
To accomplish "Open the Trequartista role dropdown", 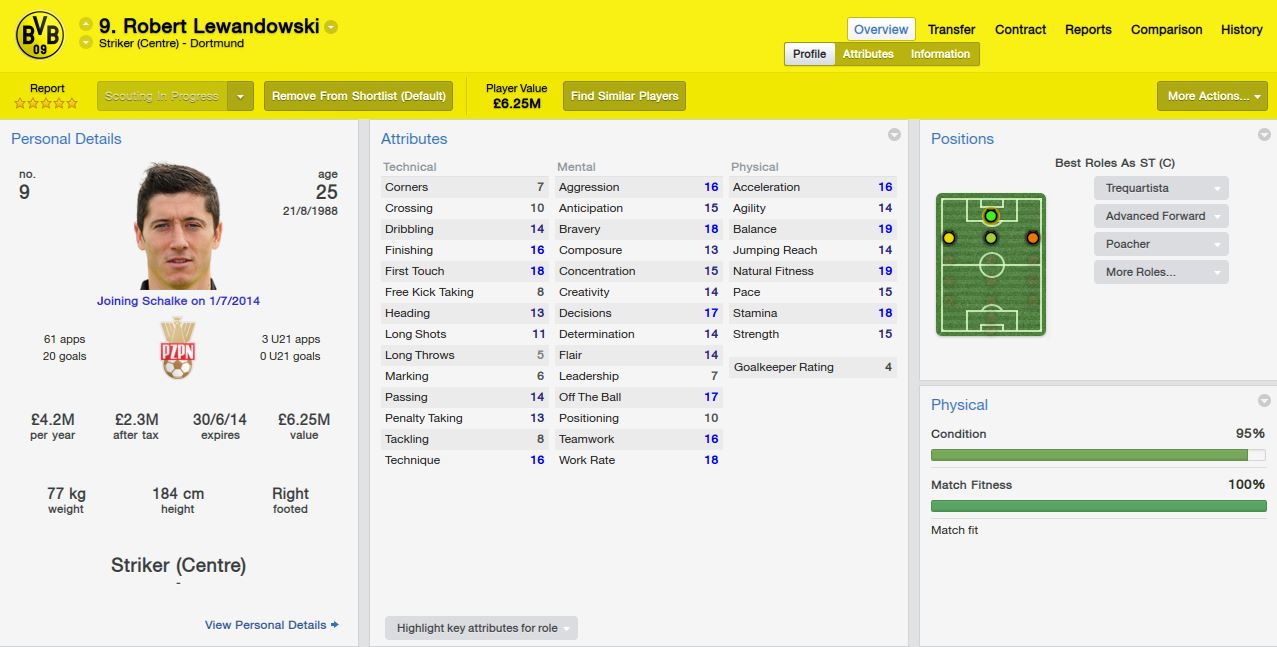I will coord(1160,188).
